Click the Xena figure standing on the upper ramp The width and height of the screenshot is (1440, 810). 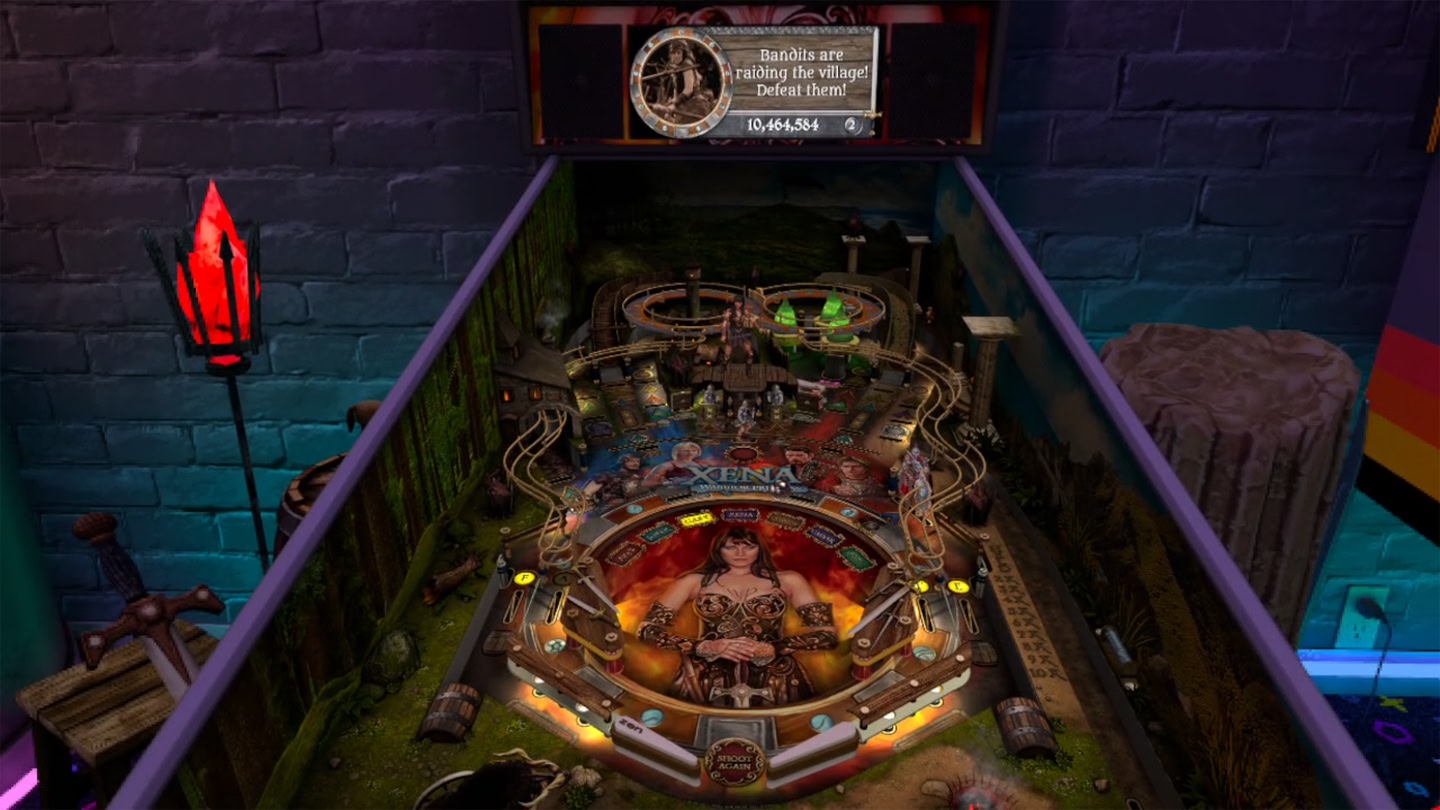point(739,331)
